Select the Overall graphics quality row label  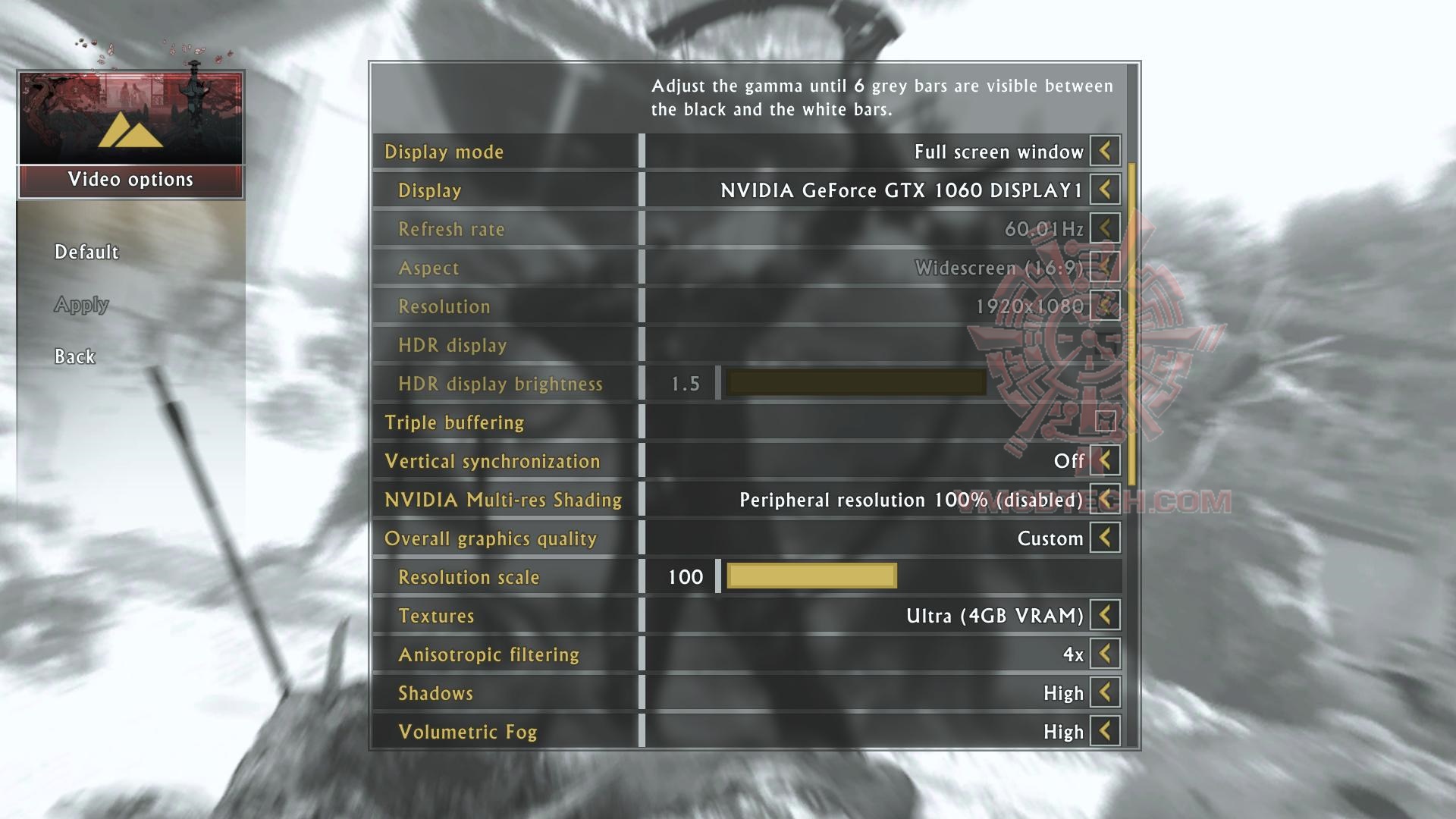point(490,538)
